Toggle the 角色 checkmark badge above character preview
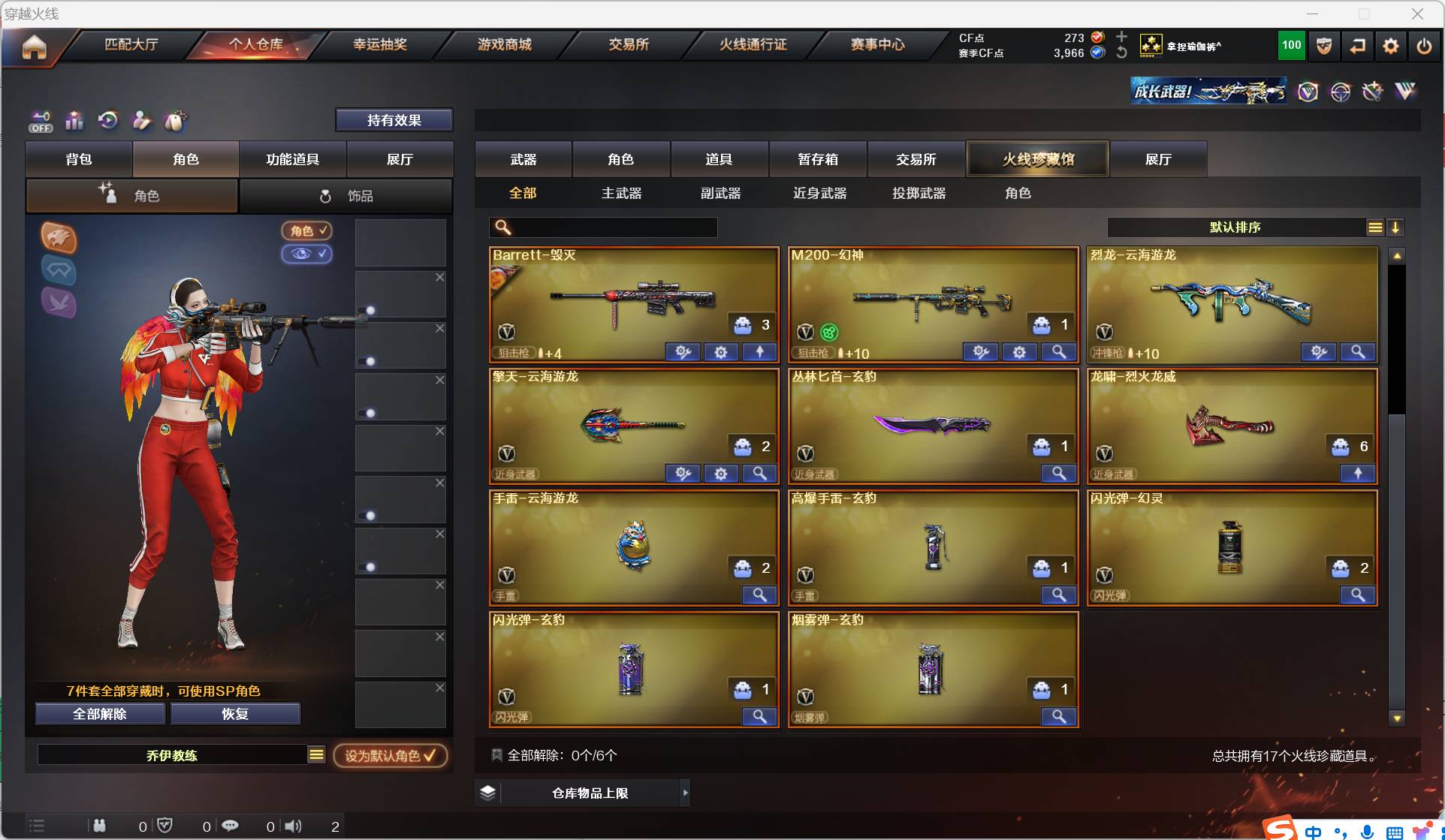Screen dimensions: 1445x840 (306, 230)
